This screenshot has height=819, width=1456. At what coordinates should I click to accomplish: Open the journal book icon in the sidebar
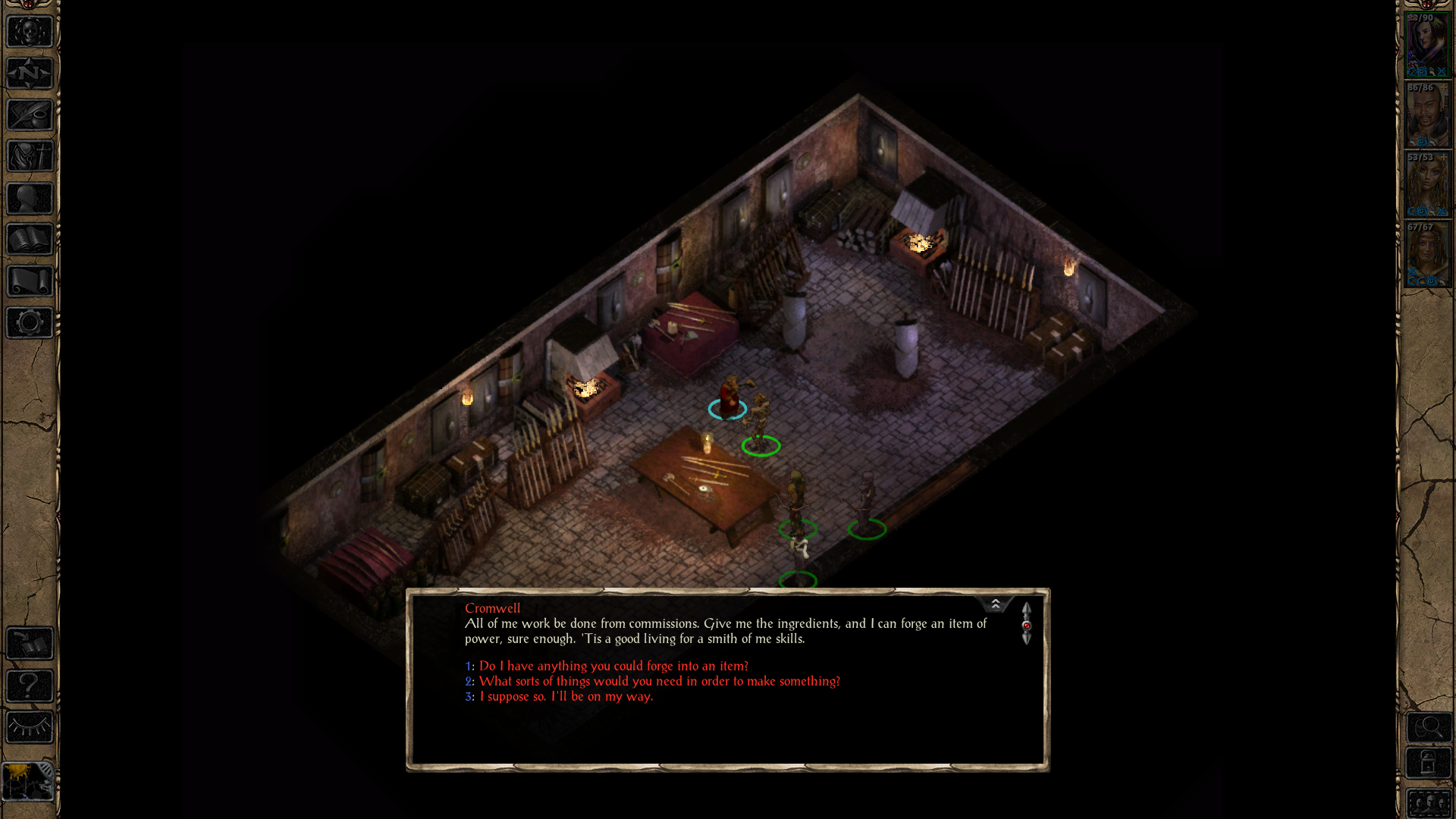pos(29,239)
